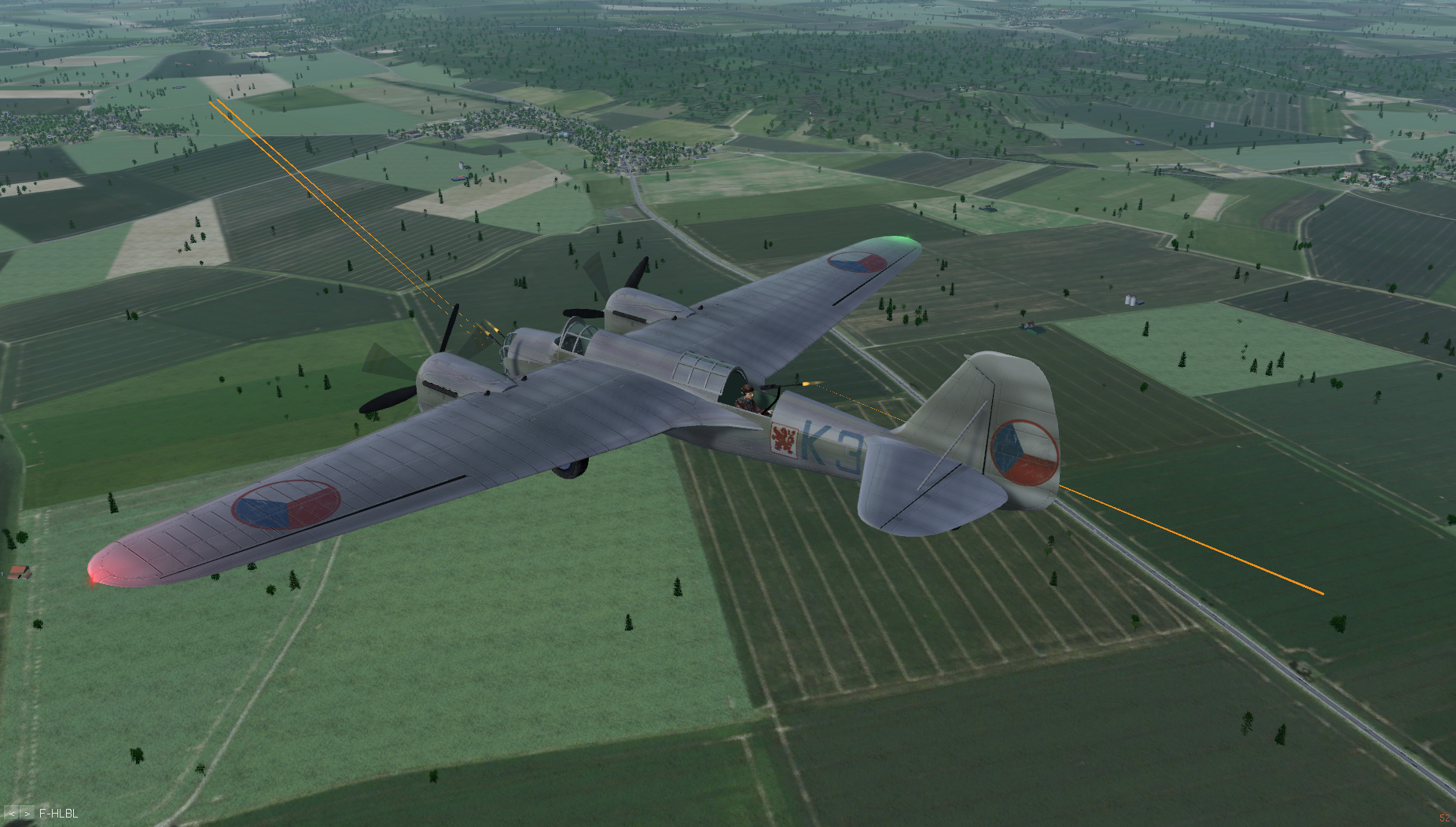
Task: Click the next aircraft arrow button
Action: pyautogui.click(x=28, y=814)
